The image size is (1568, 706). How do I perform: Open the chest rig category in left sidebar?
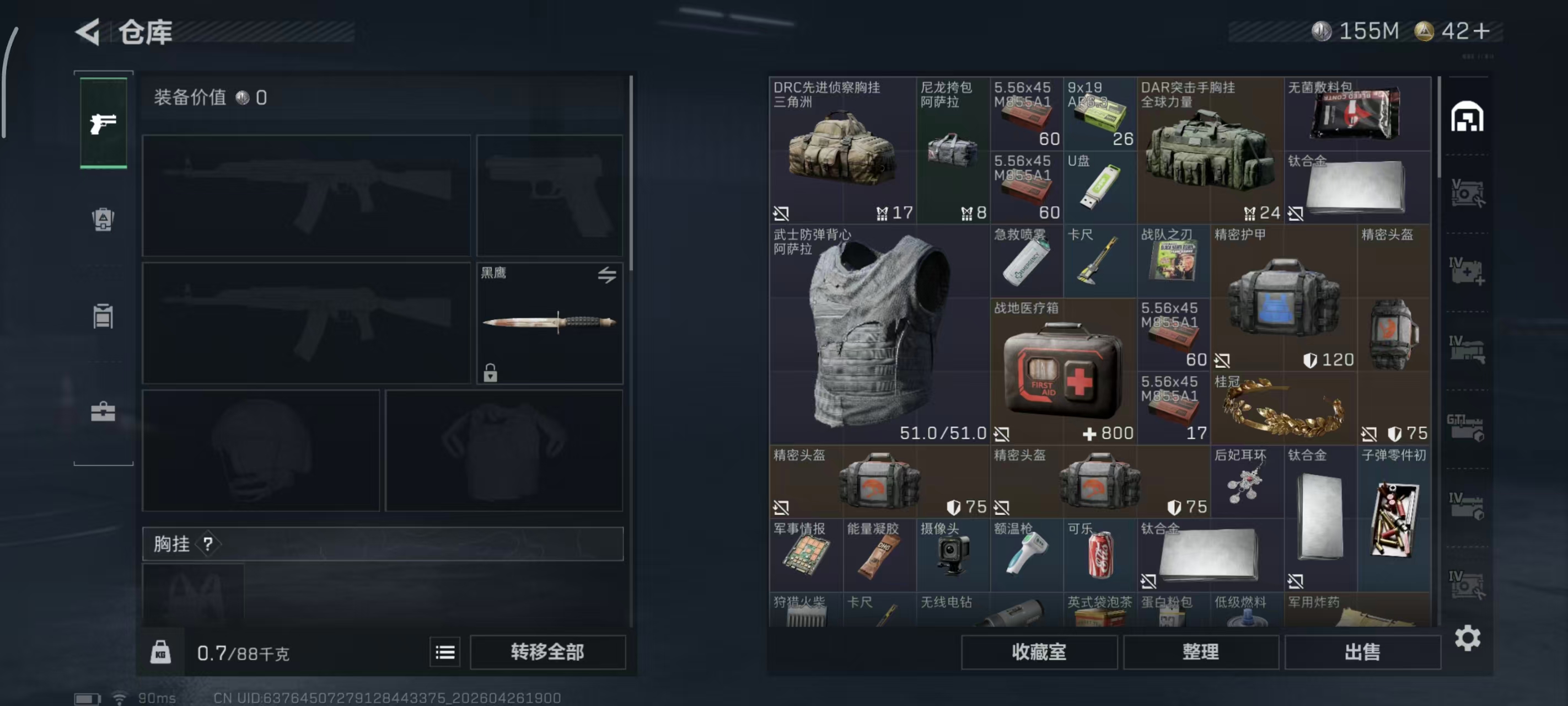[103, 317]
